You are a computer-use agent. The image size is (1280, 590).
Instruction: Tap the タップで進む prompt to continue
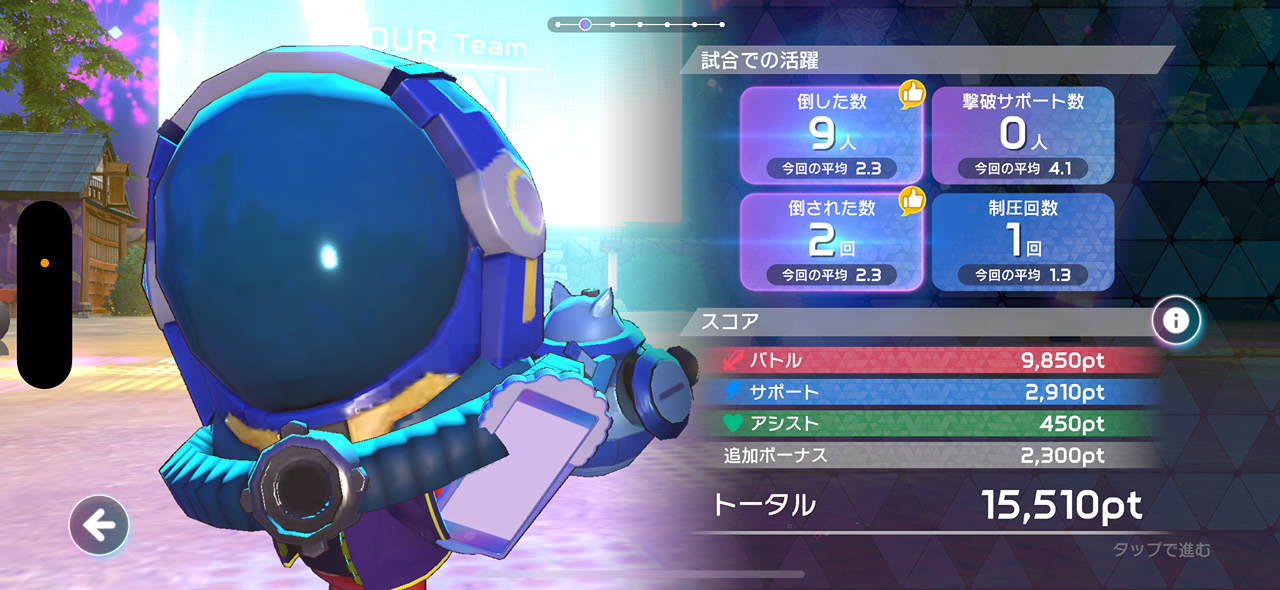click(x=1161, y=549)
